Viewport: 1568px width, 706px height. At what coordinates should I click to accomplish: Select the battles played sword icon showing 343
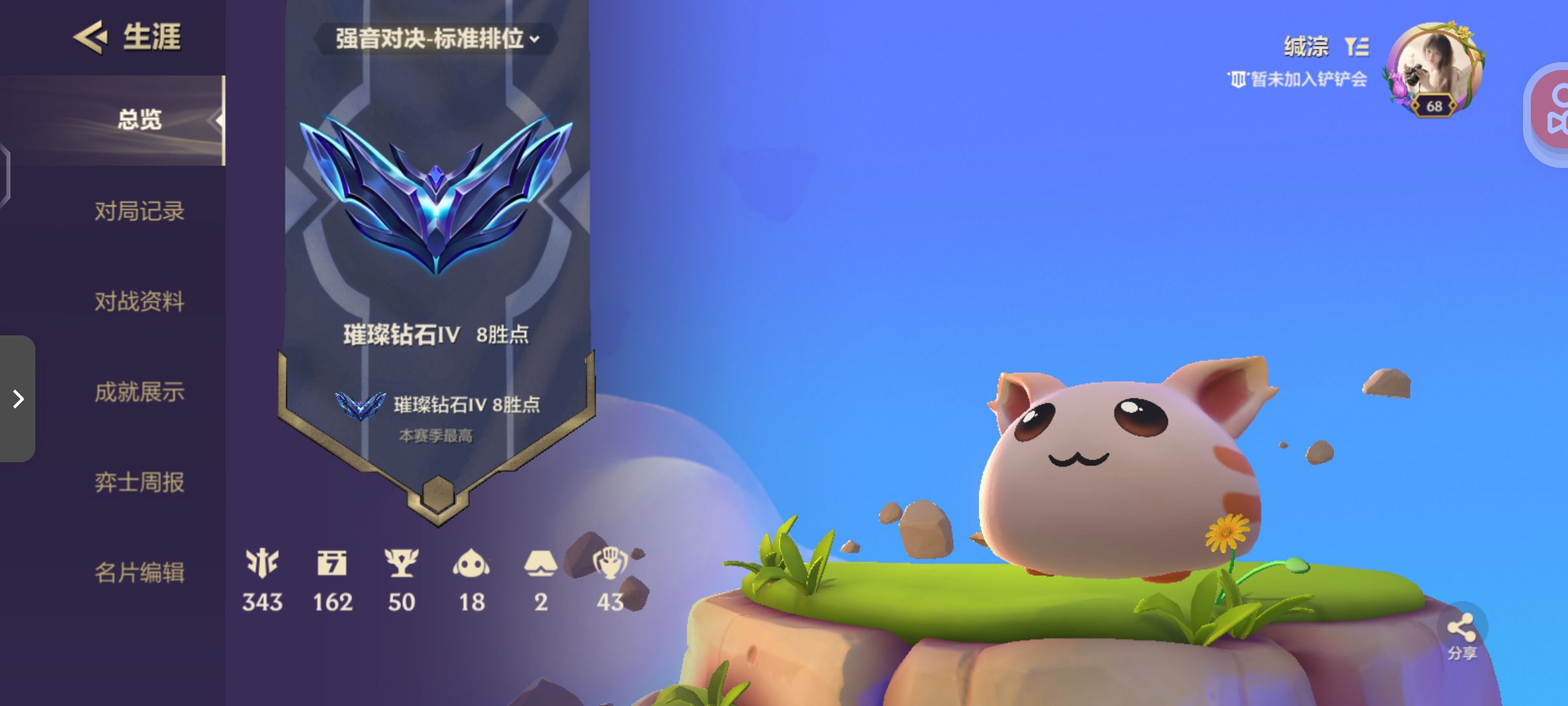pos(261,562)
